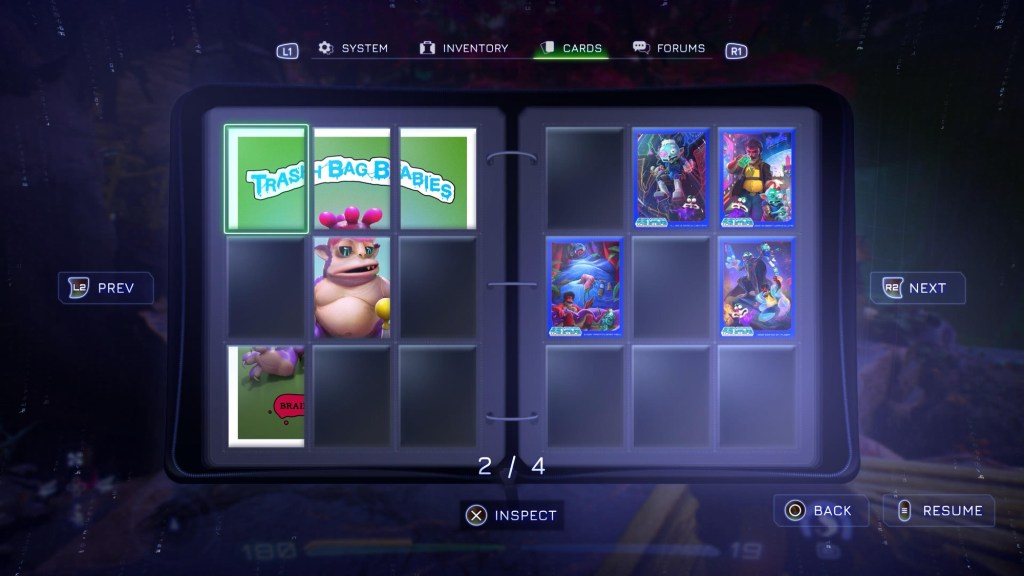Choose the card with the red Brain badge

pos(266,395)
